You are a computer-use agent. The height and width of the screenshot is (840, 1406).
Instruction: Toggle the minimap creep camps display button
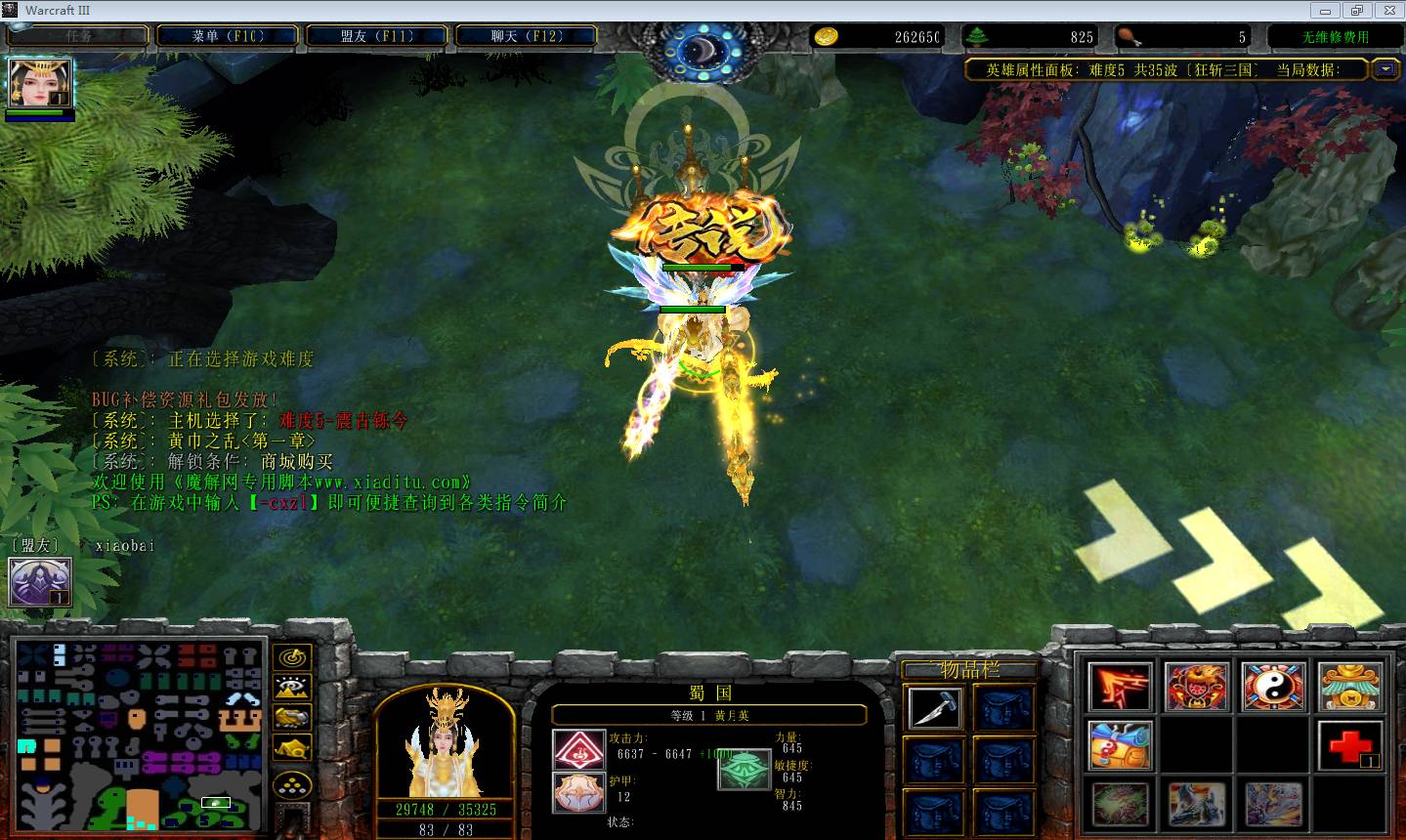291,749
